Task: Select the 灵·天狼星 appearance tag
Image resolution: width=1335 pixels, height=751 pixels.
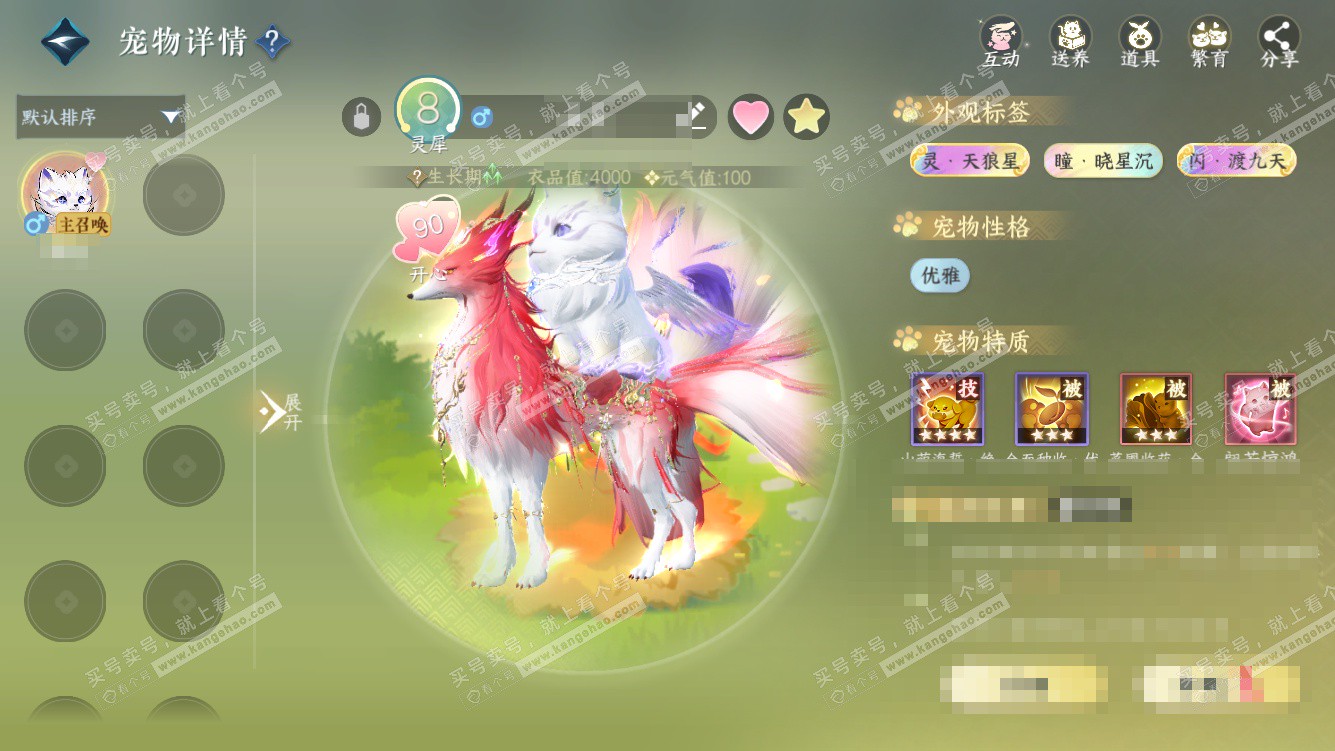Action: 969,160
